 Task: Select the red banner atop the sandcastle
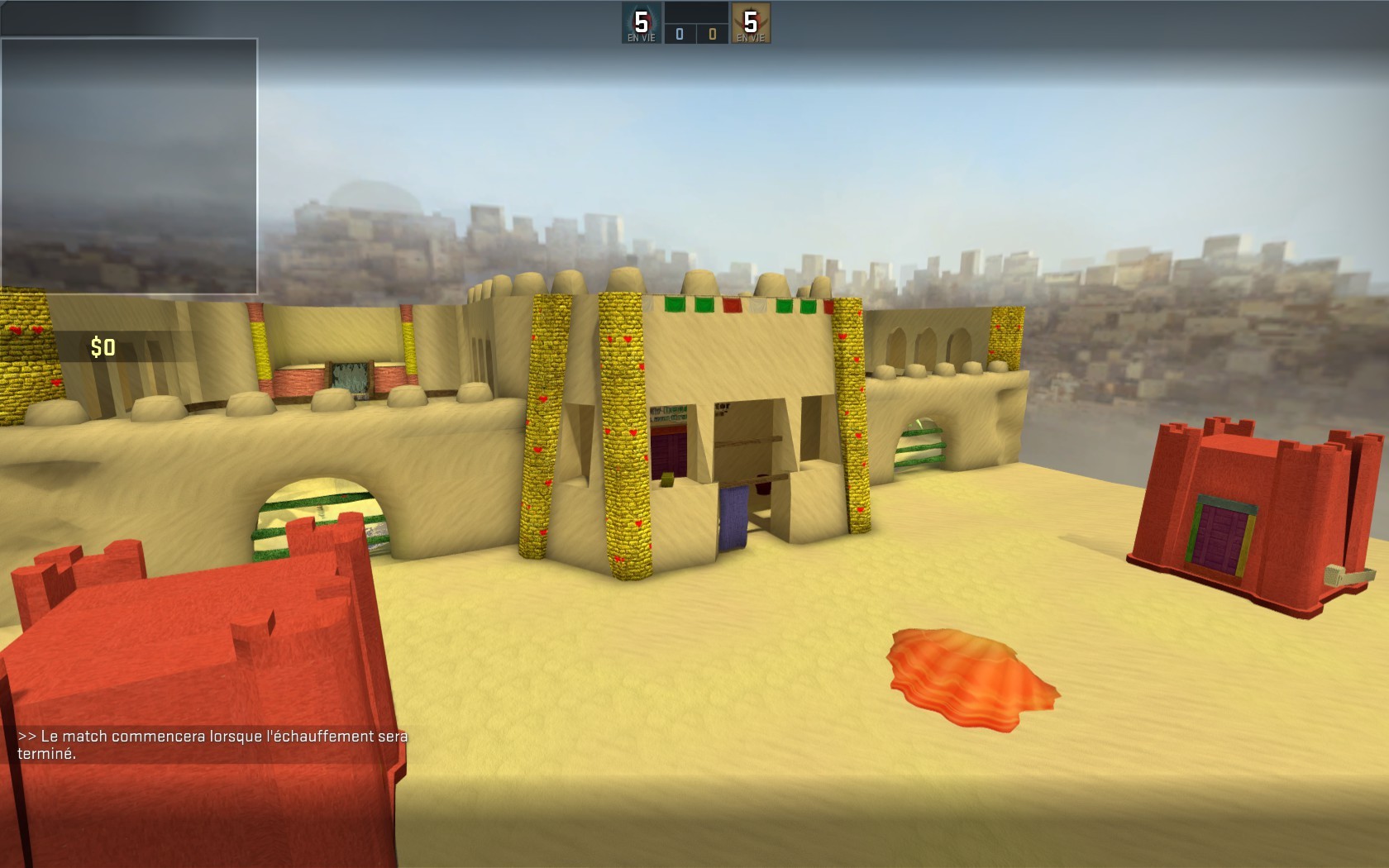point(733,304)
